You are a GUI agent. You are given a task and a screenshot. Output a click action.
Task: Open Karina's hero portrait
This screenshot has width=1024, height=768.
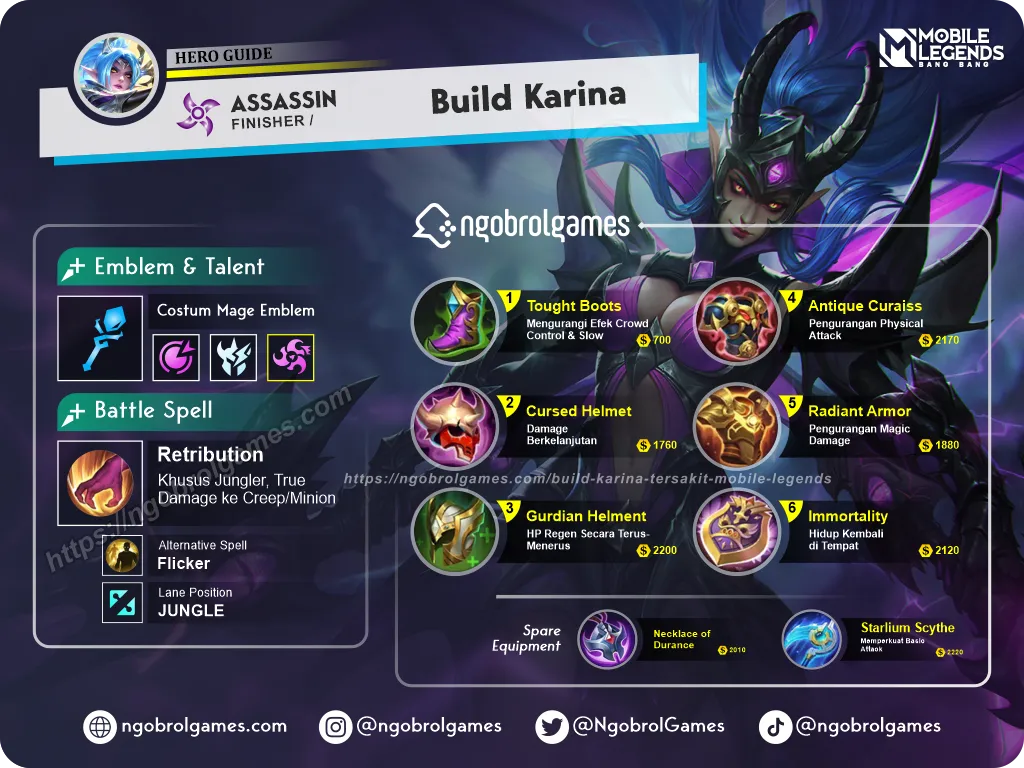tap(115, 75)
